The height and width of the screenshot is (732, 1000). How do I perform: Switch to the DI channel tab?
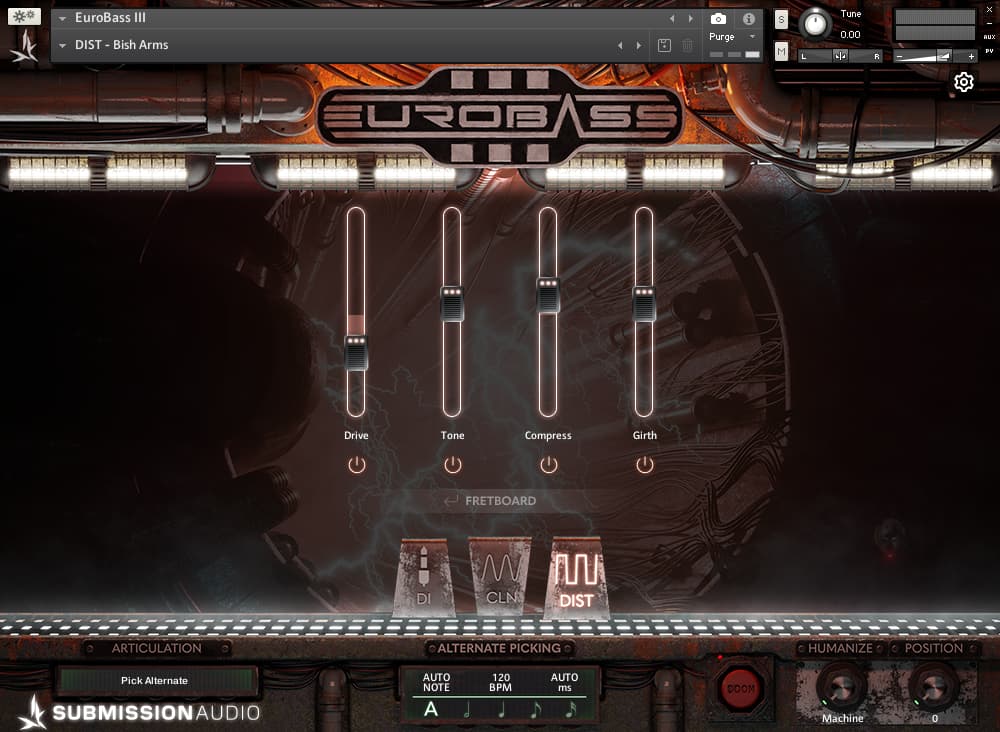423,580
